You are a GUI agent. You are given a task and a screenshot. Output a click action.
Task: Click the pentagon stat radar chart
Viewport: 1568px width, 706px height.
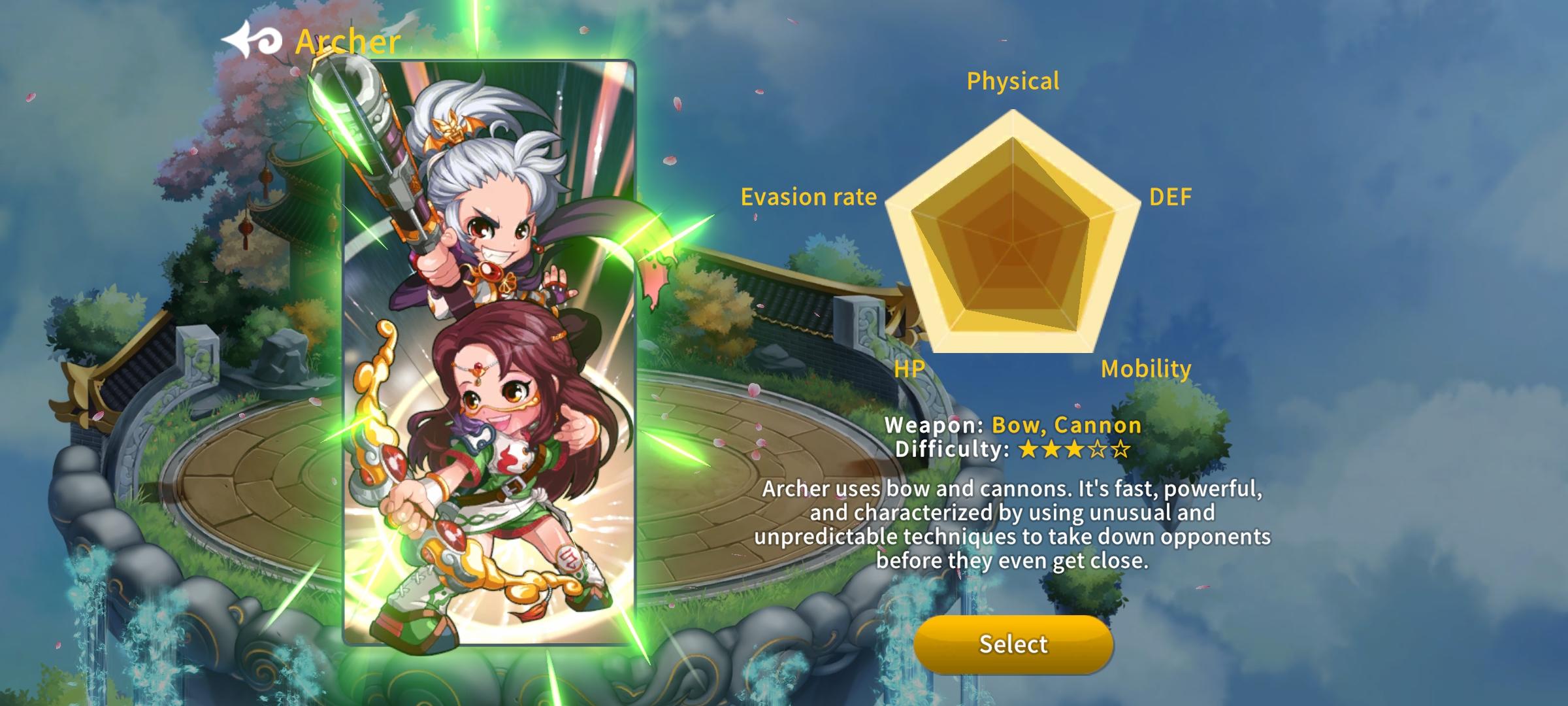tap(1013, 242)
